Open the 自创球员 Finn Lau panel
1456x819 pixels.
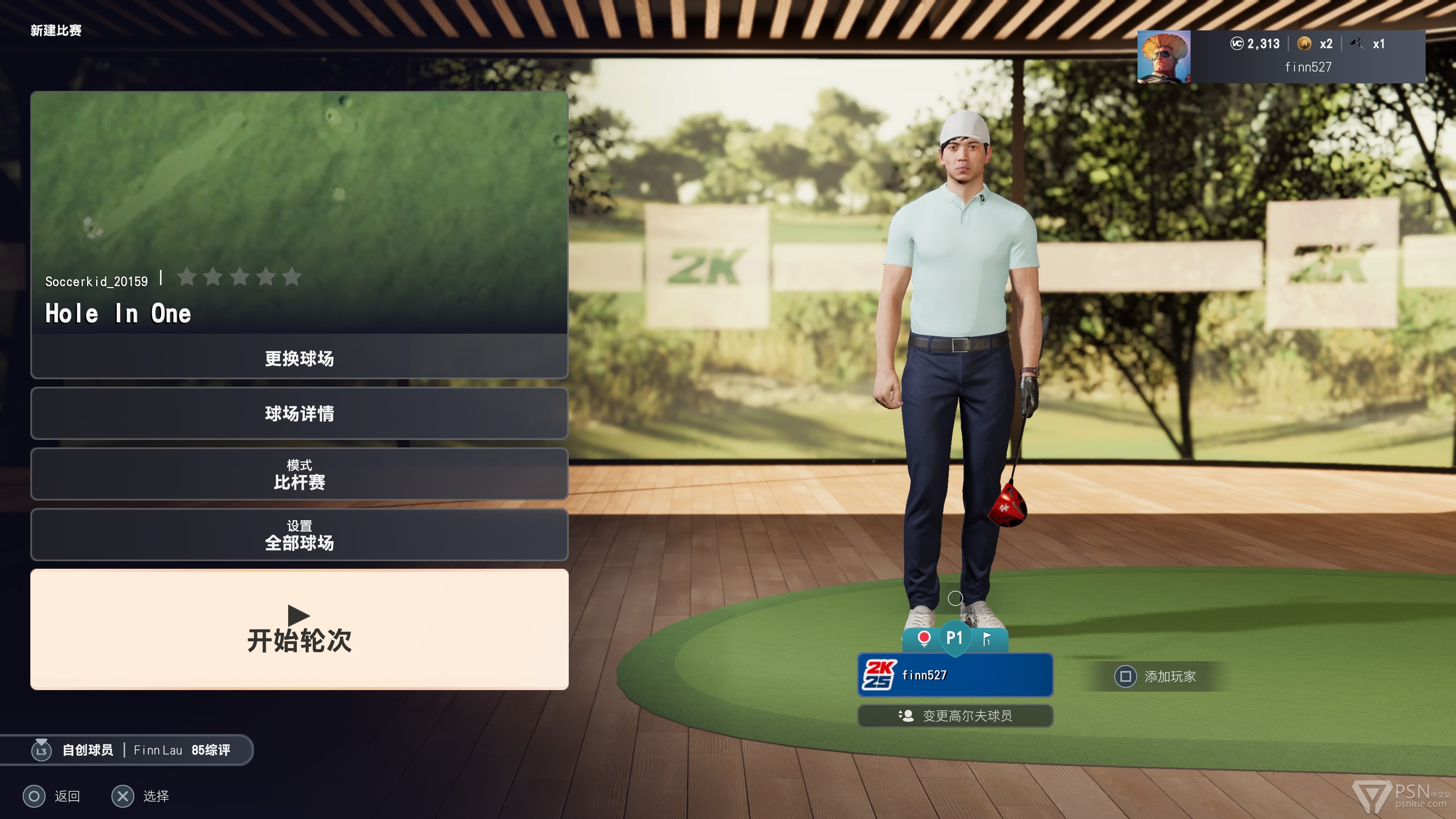pos(130,750)
